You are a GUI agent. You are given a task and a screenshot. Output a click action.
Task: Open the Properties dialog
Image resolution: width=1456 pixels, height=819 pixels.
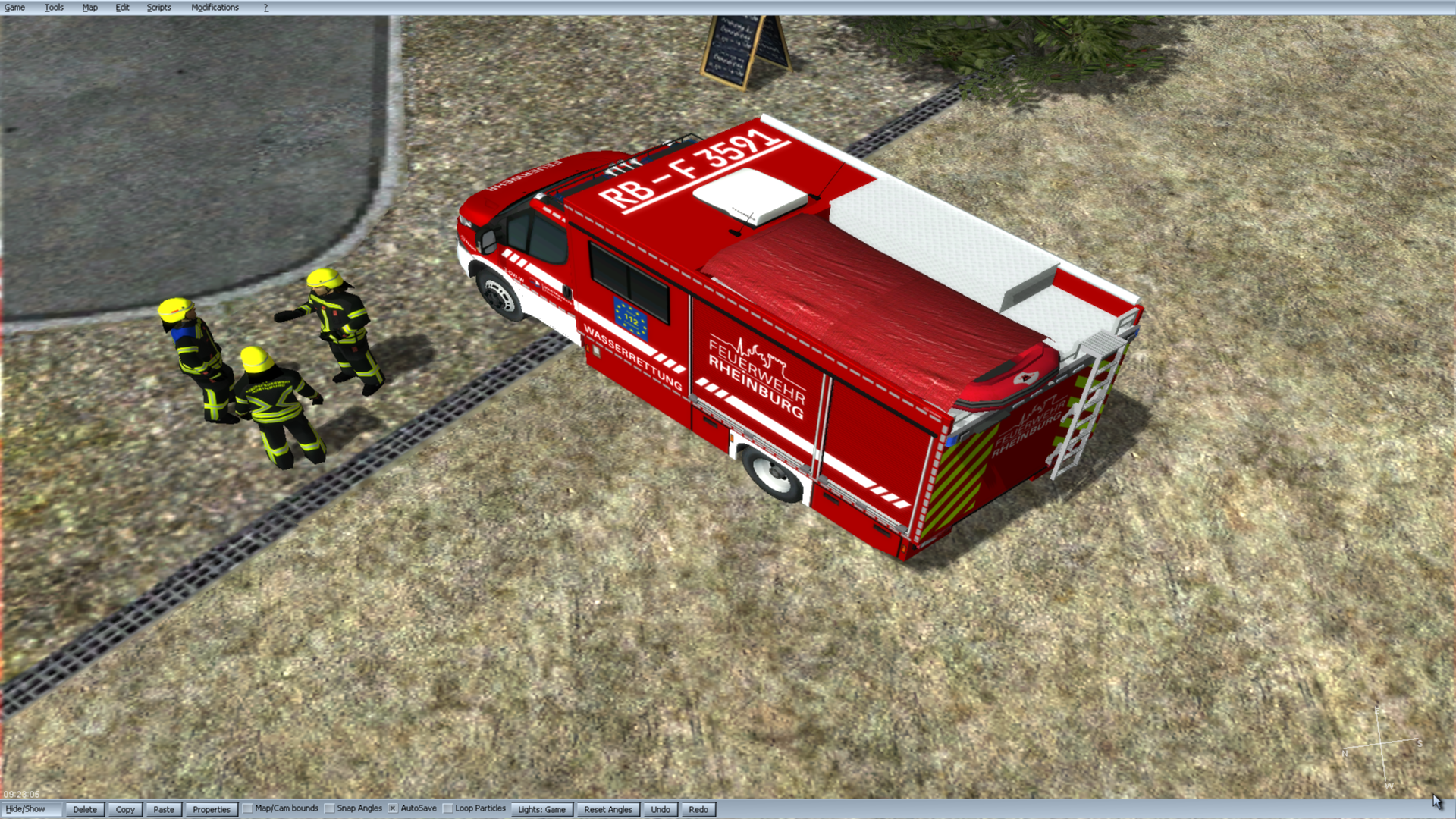pos(212,810)
